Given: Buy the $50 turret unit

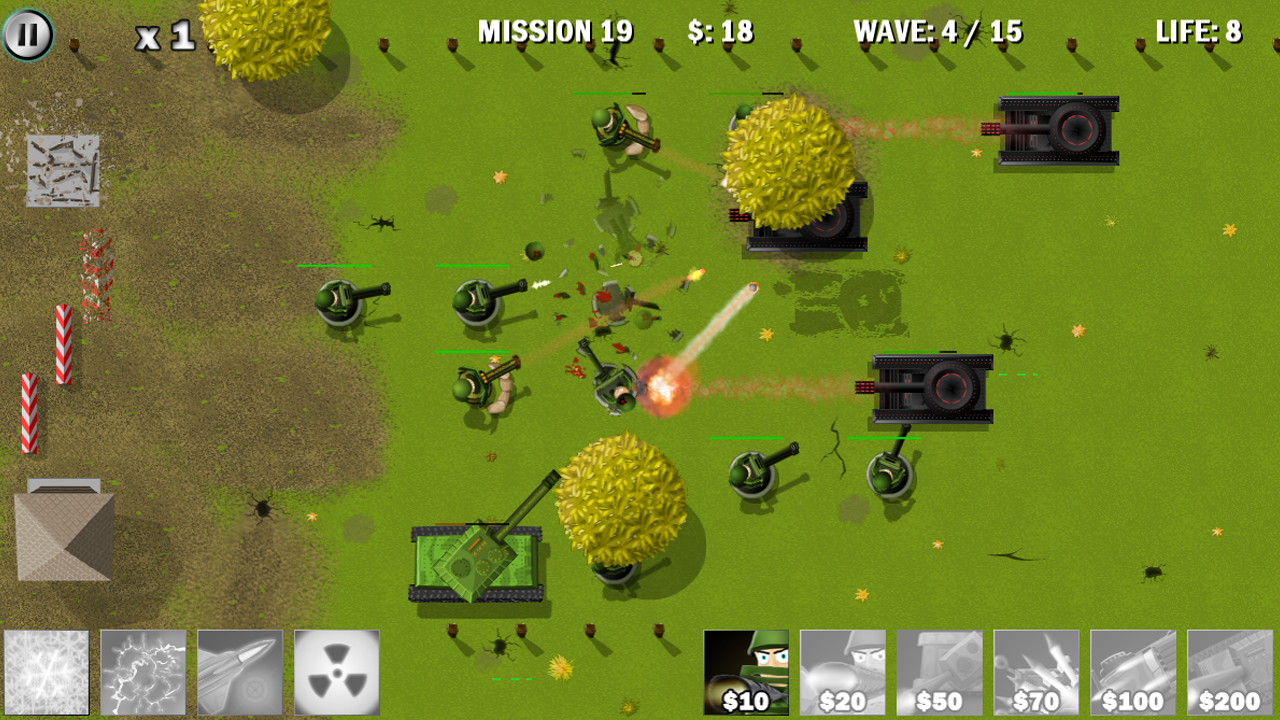Looking at the screenshot, I should point(938,672).
